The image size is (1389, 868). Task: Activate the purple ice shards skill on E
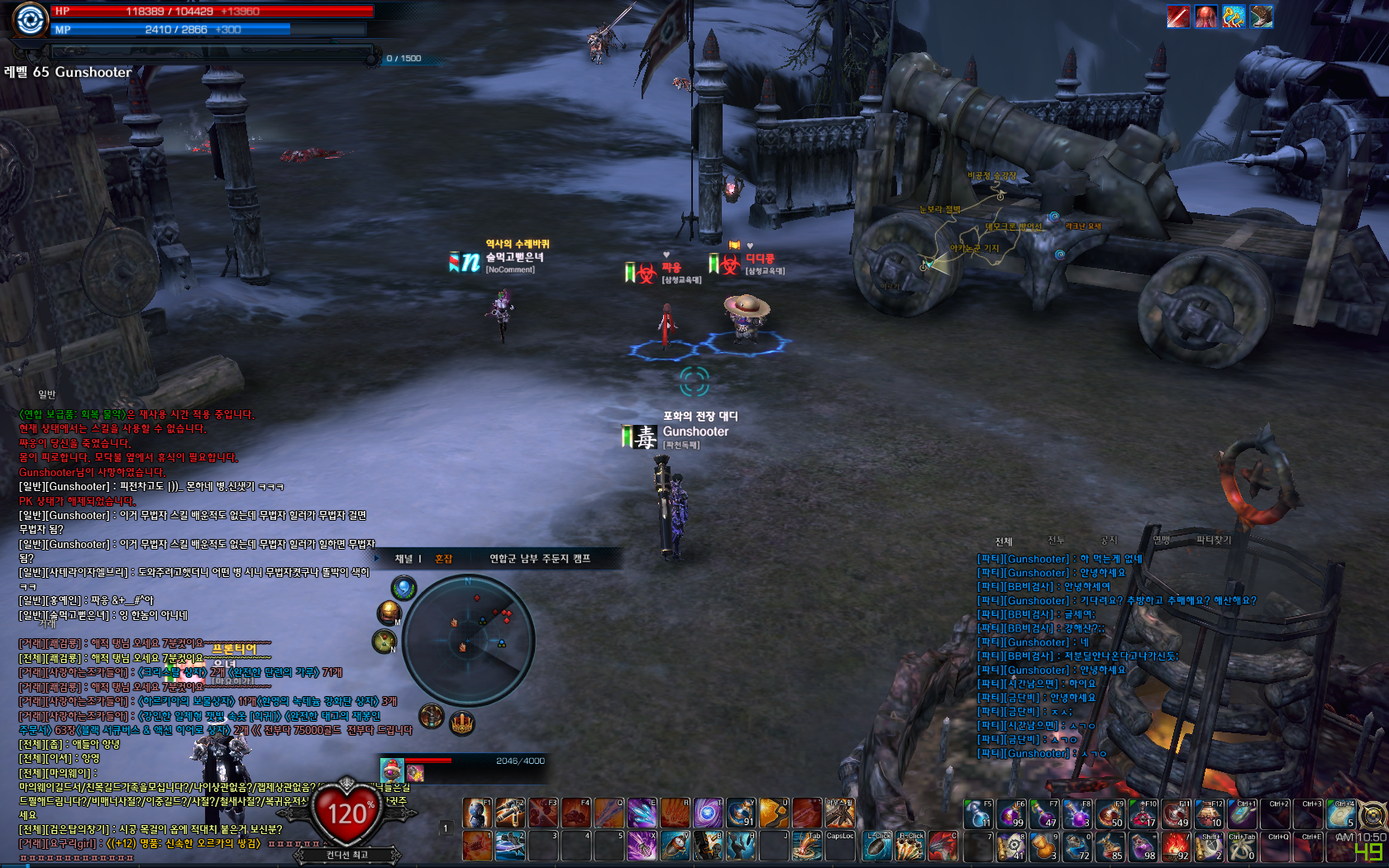click(x=642, y=813)
